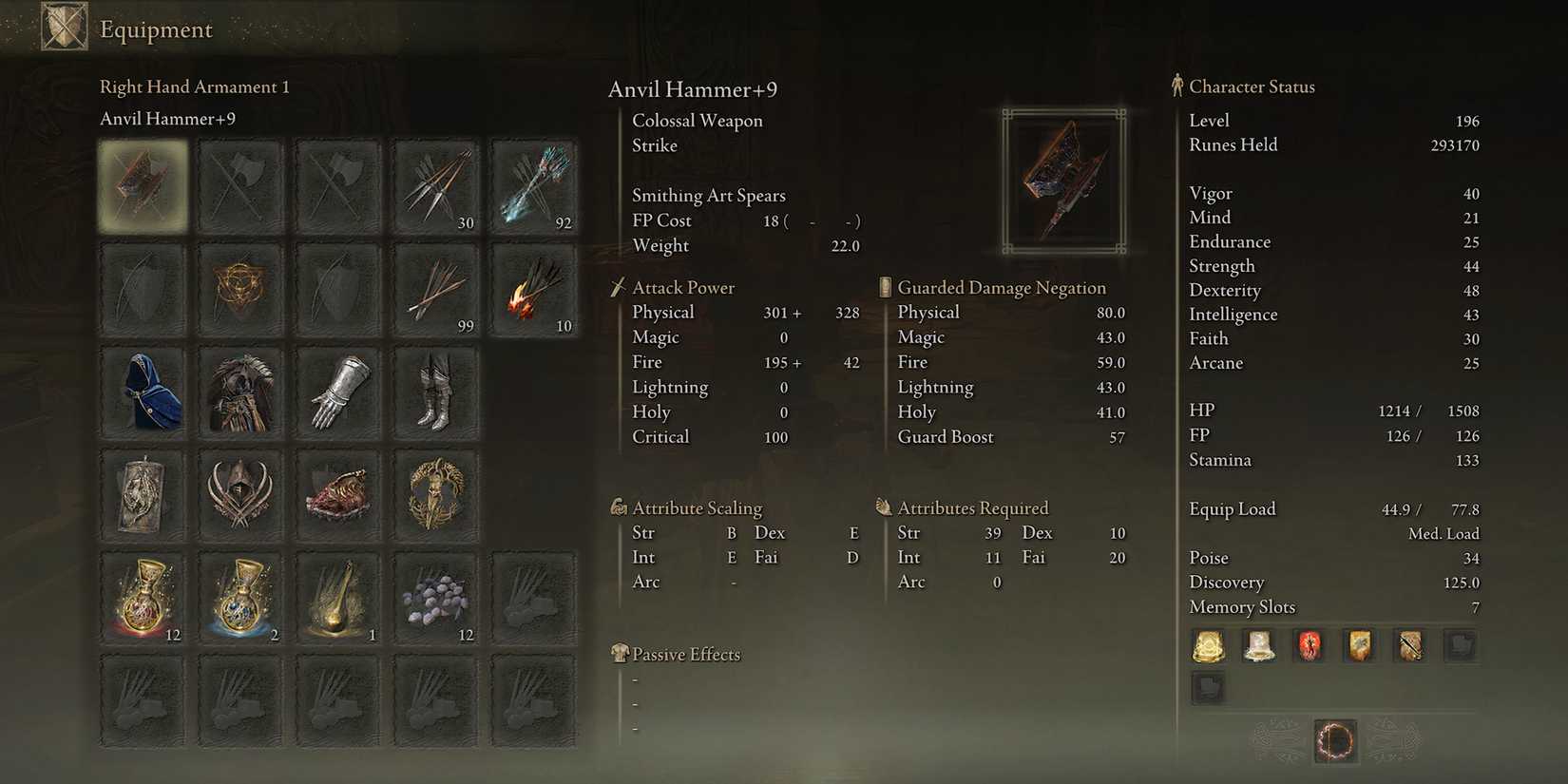1568x784 pixels.
Task: Select the stack of 99 arrows
Action: [434, 289]
